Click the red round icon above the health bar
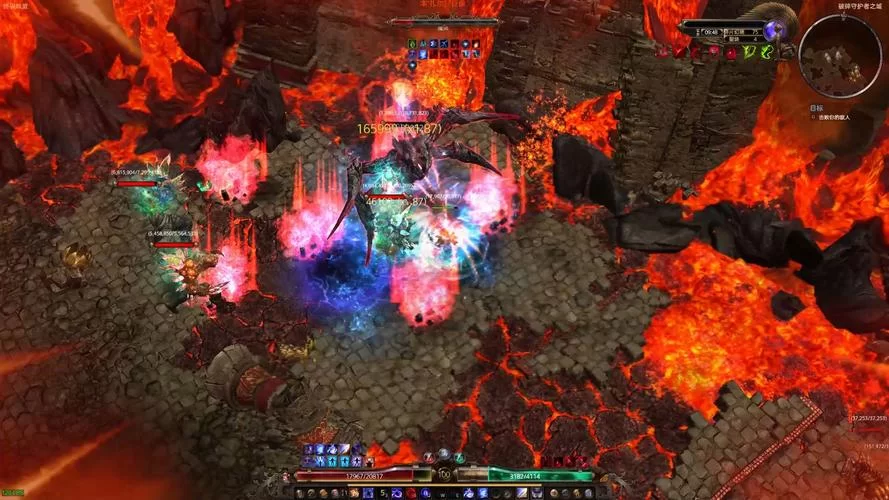Screen dimensions: 889x500 point(427,457)
